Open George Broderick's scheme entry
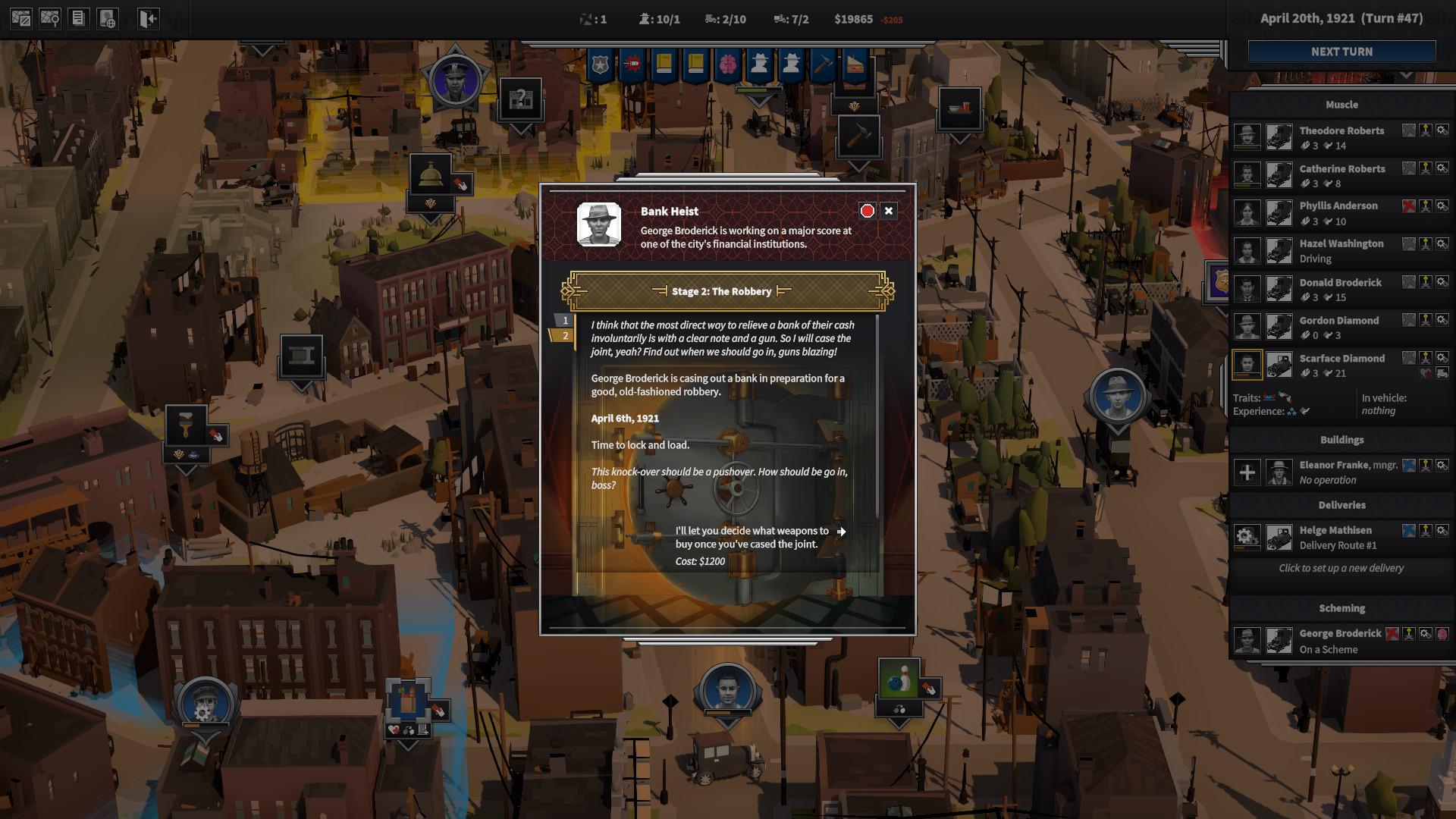 pos(1340,639)
